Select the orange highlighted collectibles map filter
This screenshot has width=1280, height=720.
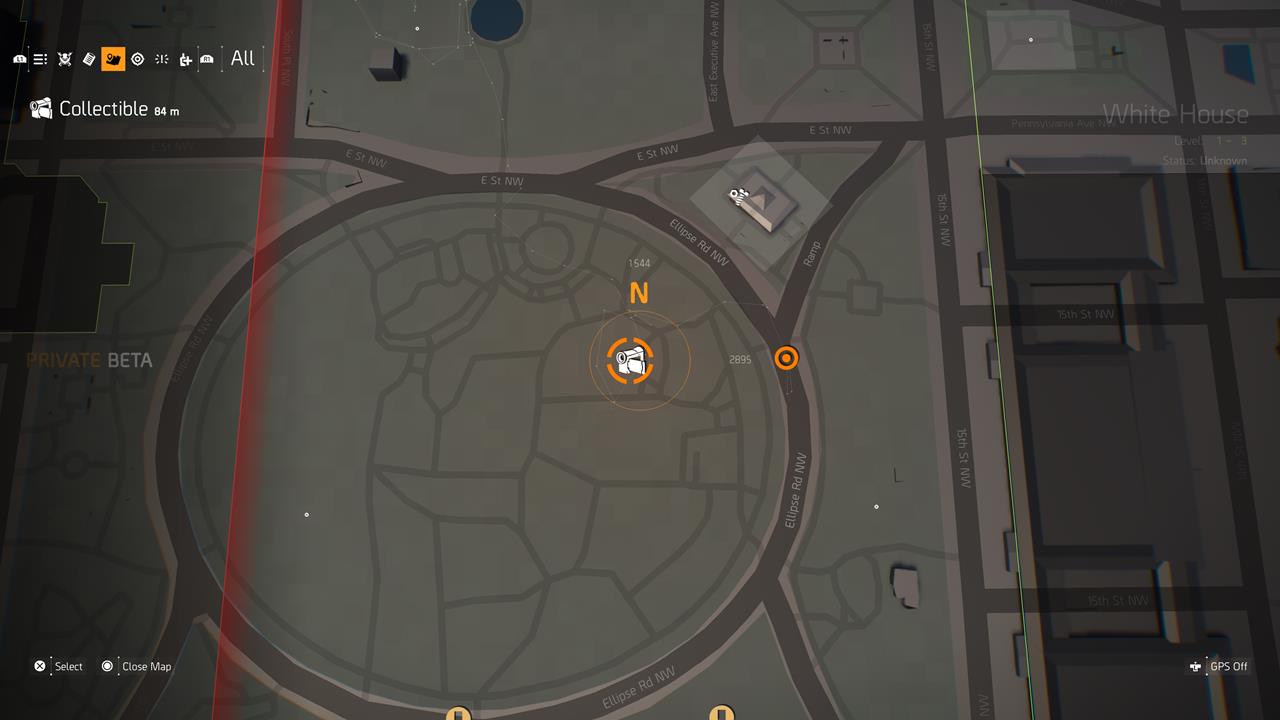point(112,58)
